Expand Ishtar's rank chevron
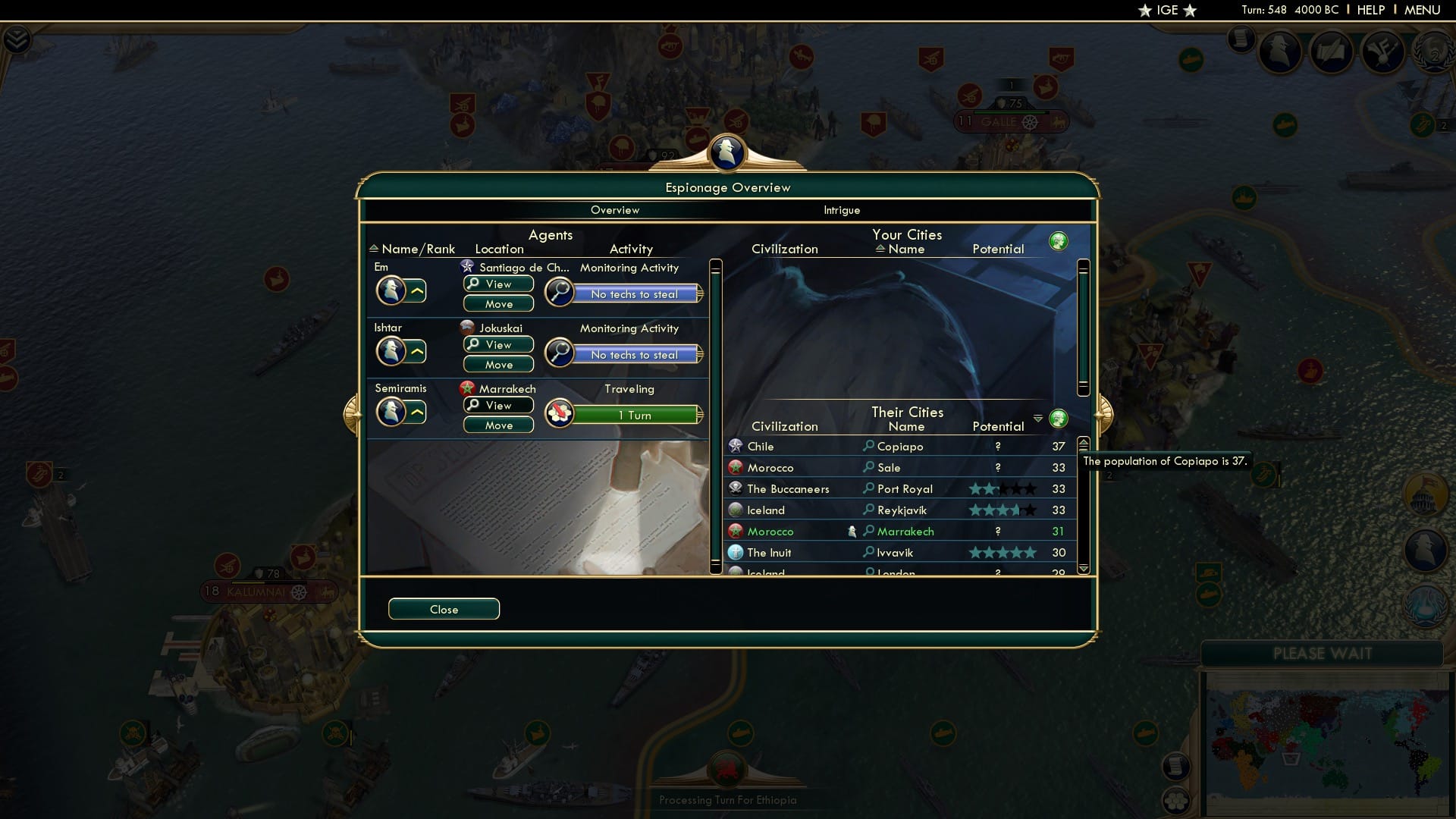1456x819 pixels. (x=418, y=350)
